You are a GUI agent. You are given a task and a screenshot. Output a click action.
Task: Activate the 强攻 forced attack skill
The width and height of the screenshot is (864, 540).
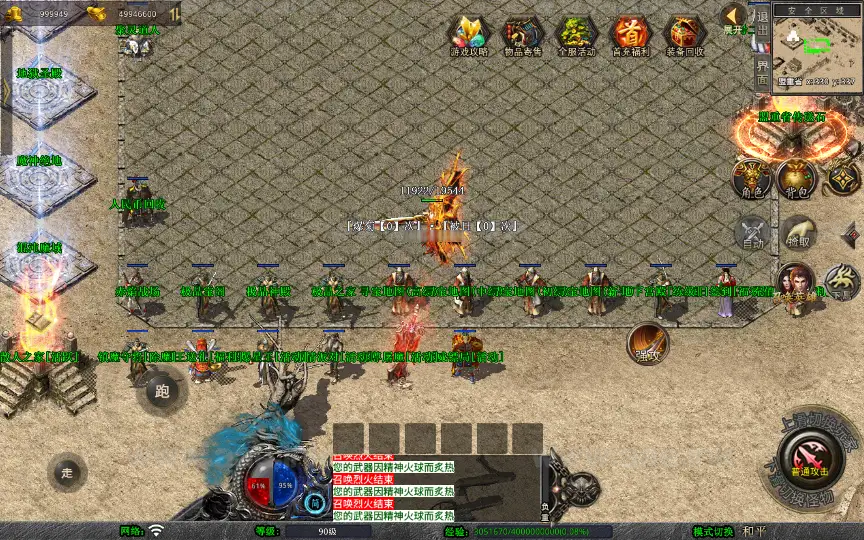point(648,343)
